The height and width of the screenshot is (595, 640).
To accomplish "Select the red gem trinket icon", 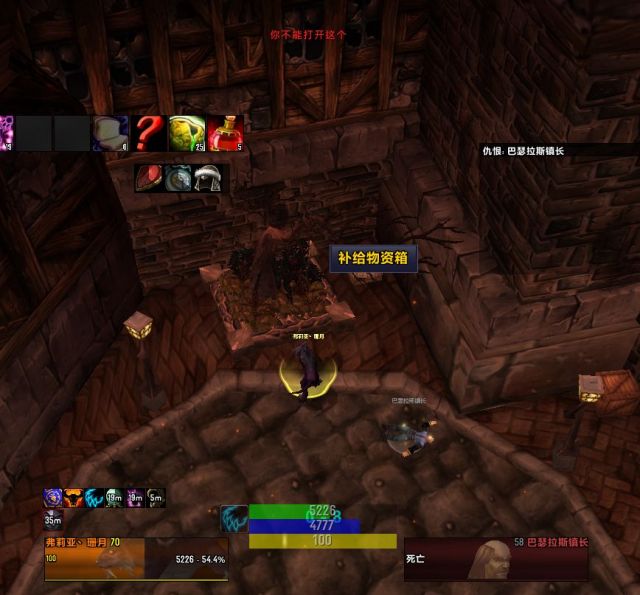I will pyautogui.click(x=150, y=178).
